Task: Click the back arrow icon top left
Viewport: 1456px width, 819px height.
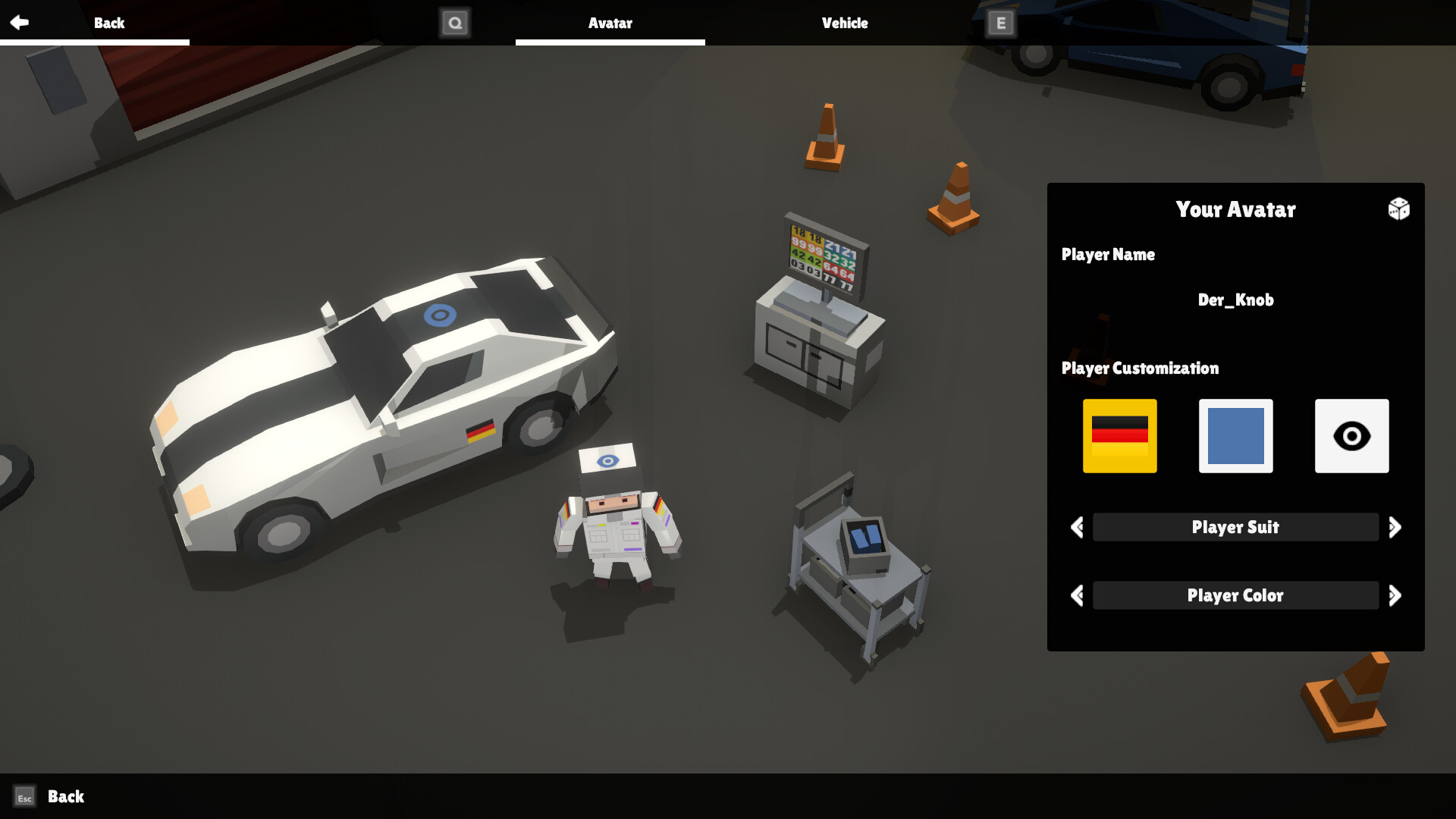Action: (20, 22)
